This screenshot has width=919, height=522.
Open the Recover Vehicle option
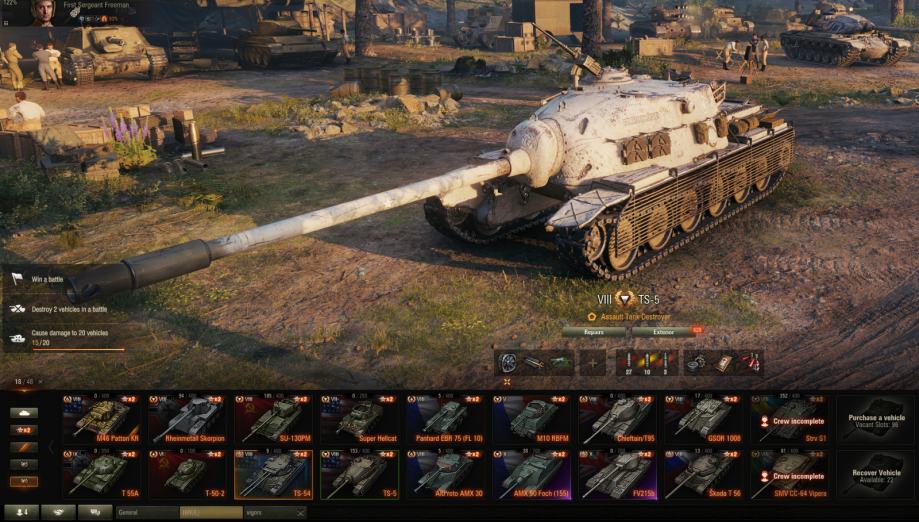coord(876,474)
